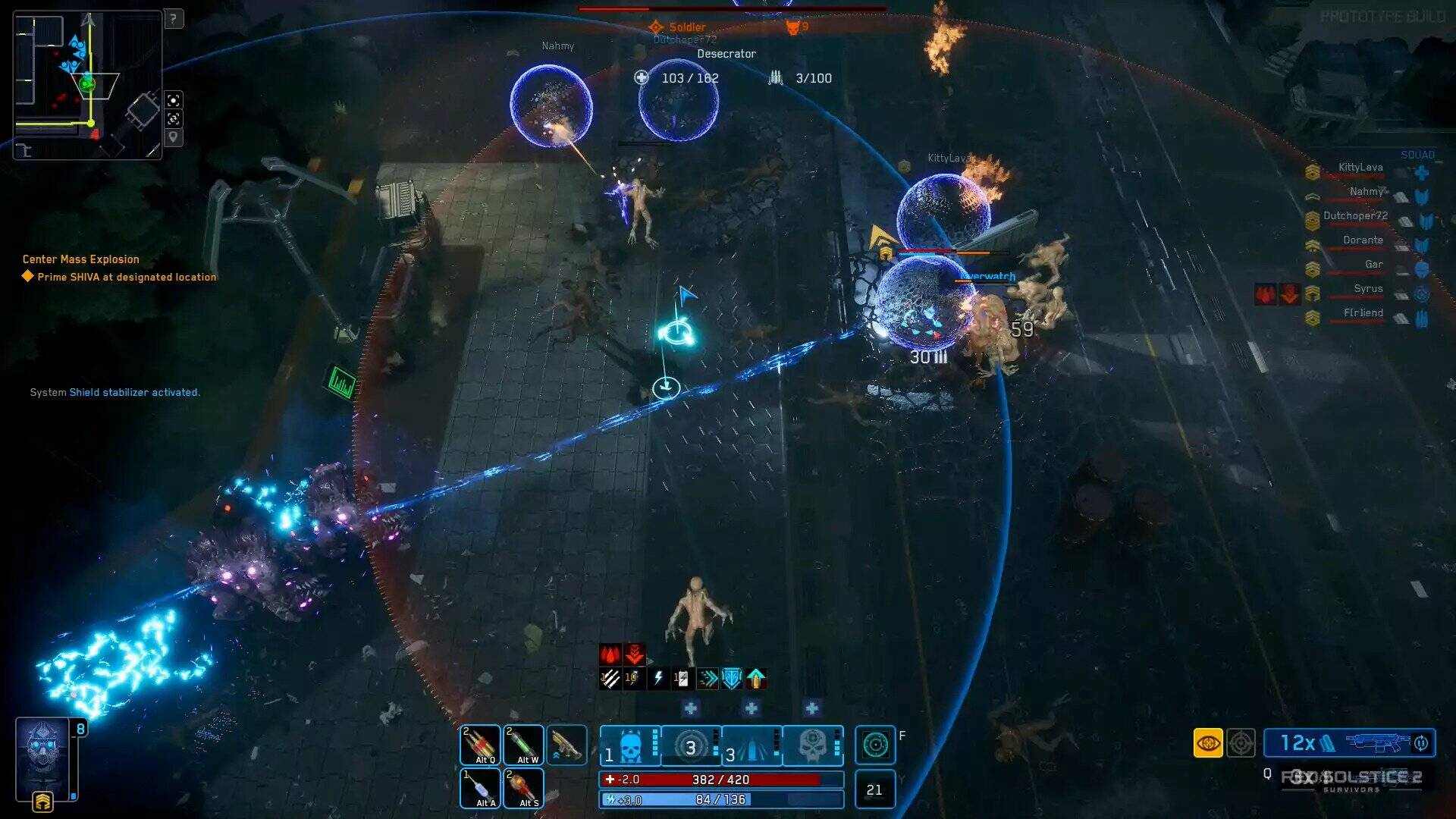Open the minimap help question mark
The width and height of the screenshot is (1456, 819).
coord(174,18)
